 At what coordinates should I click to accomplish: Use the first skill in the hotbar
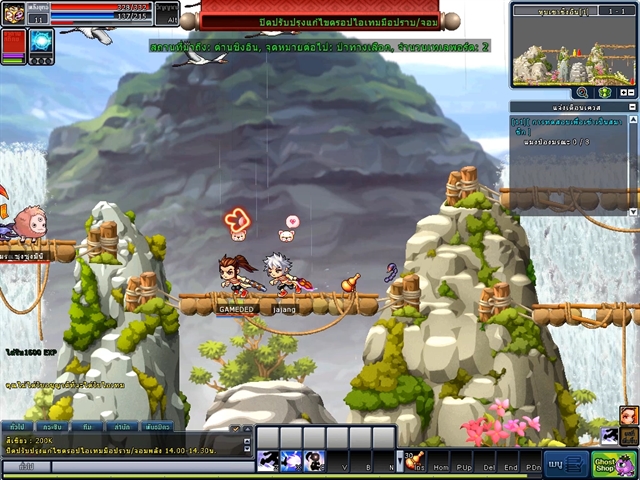[x=268, y=460]
